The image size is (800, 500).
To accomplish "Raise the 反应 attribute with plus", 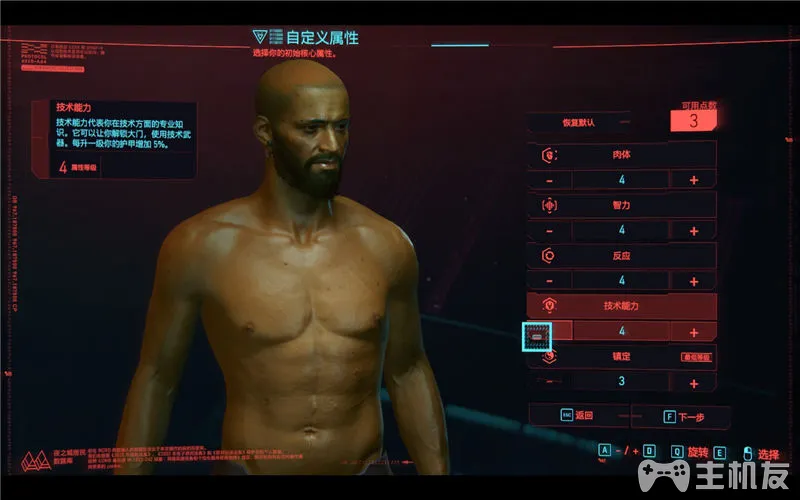I will tap(693, 281).
